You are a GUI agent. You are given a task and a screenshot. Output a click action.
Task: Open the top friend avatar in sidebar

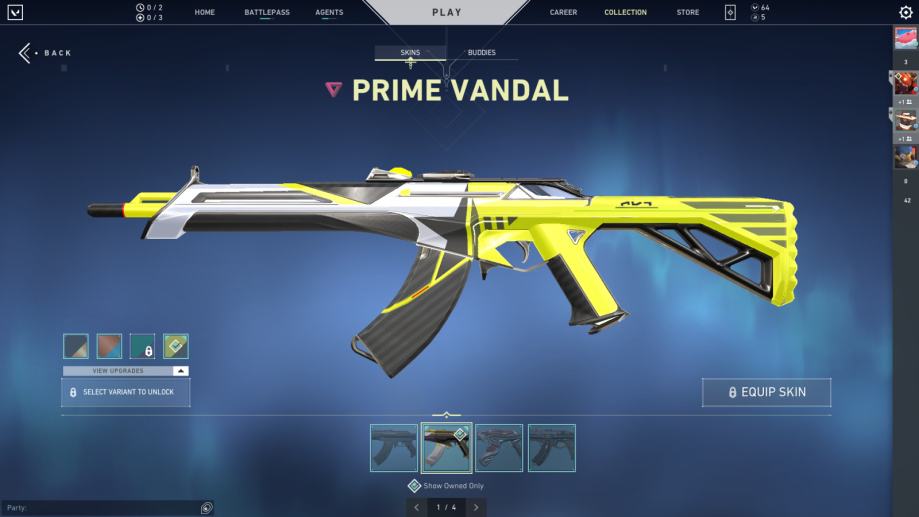click(x=905, y=39)
